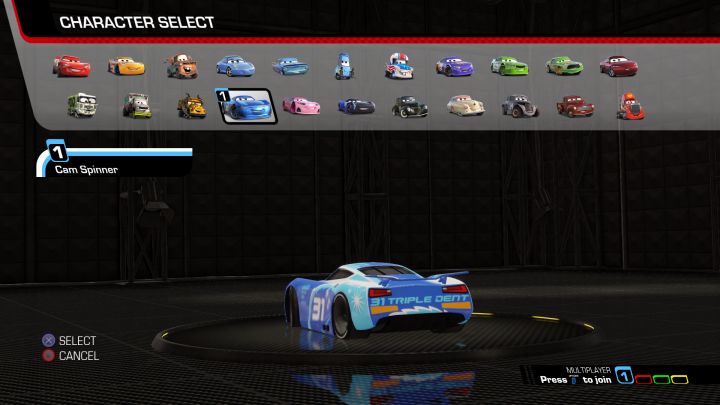This screenshot has height=405, width=720.
Task: Choose the teal lowrider car
Action: (291, 67)
